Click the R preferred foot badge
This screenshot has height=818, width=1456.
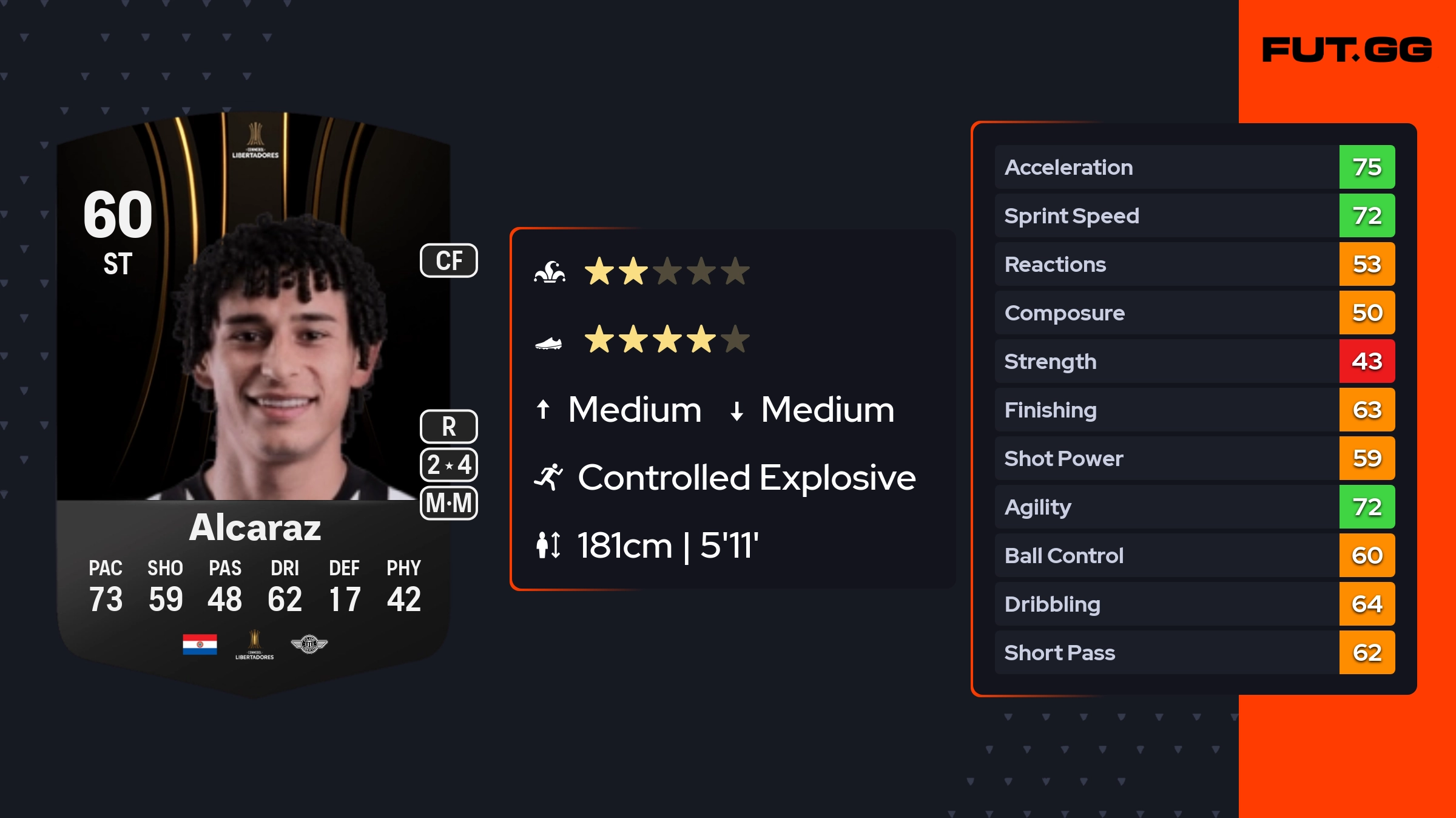coord(449,427)
